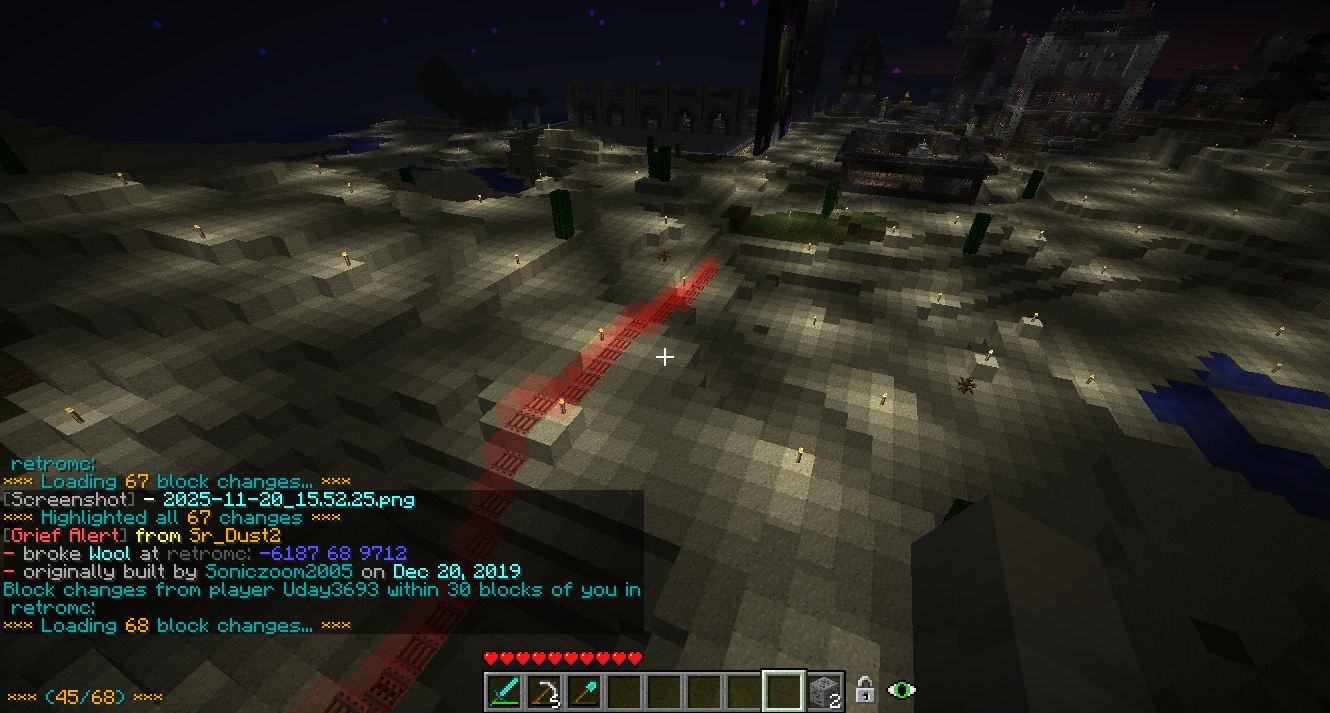Switch to the diamond shovel slot
1330x713 pixels.
(584, 691)
